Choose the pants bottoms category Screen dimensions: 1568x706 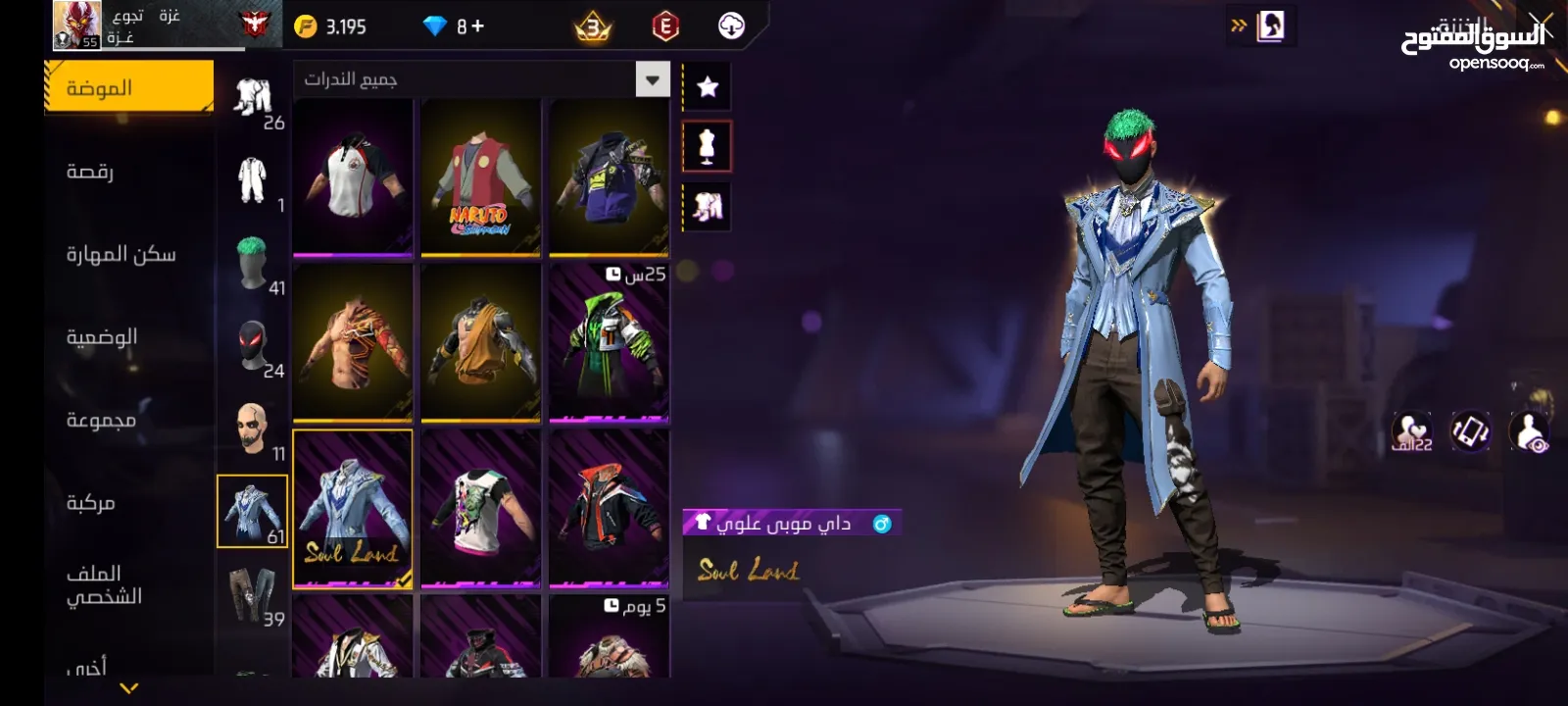253,594
